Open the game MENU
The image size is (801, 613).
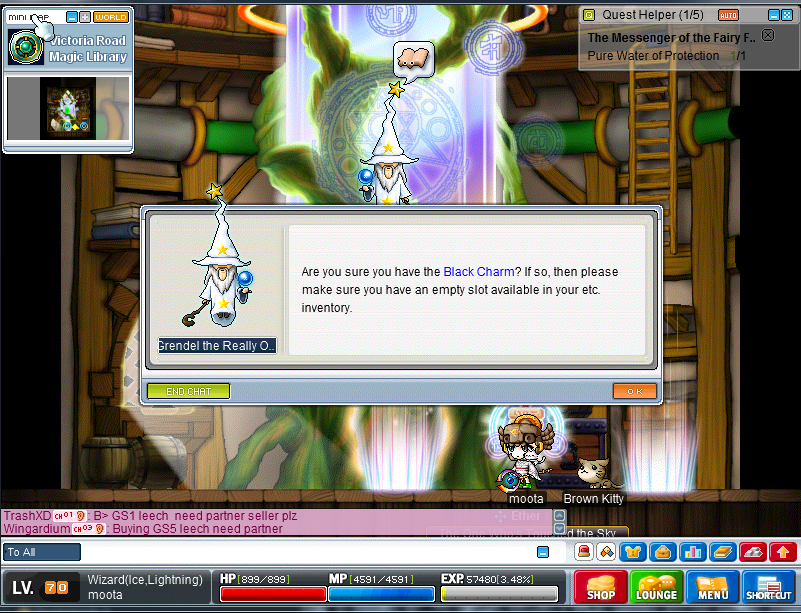point(713,587)
